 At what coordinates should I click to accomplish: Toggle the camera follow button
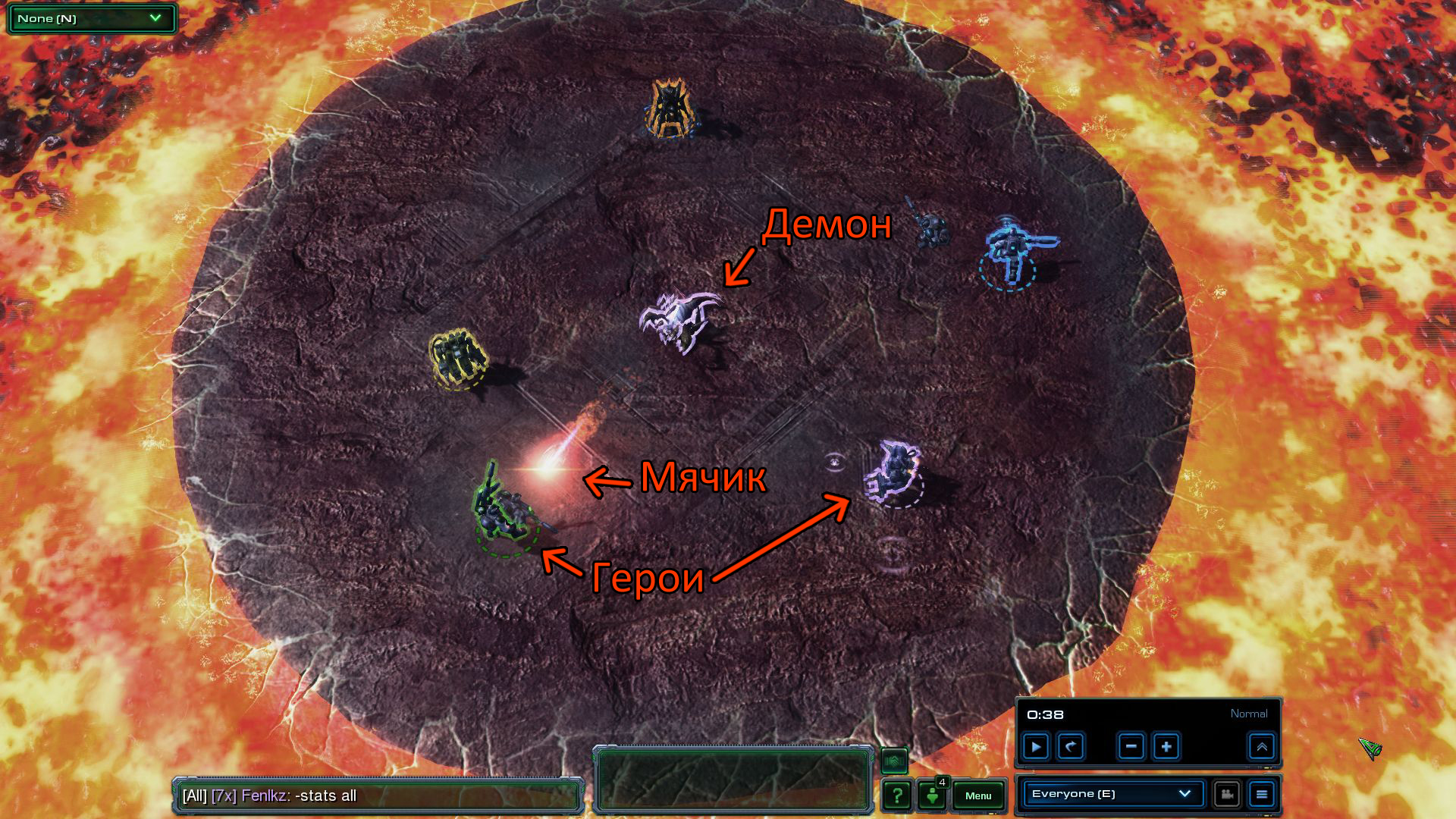click(x=1226, y=794)
